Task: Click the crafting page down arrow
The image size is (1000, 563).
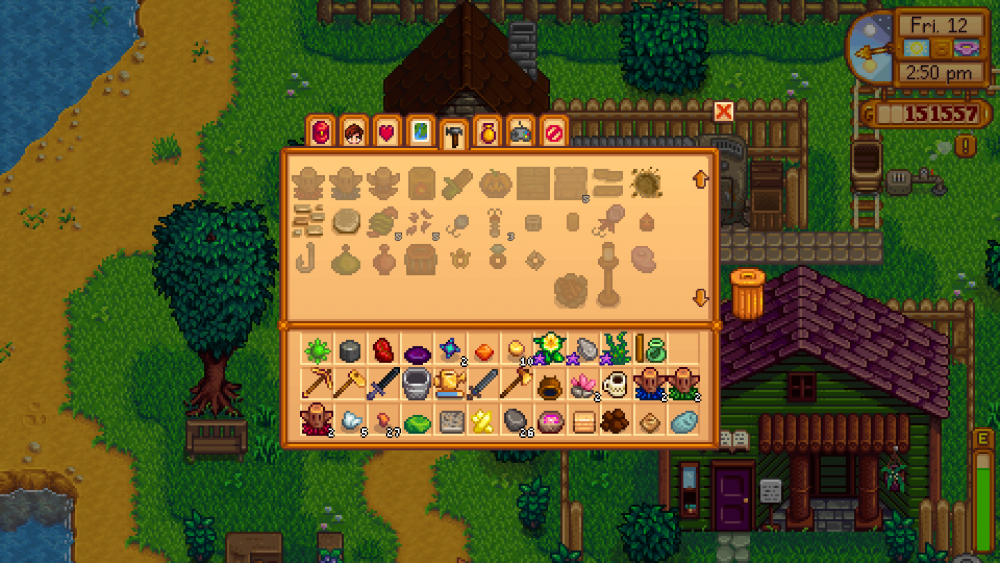Action: click(x=700, y=298)
